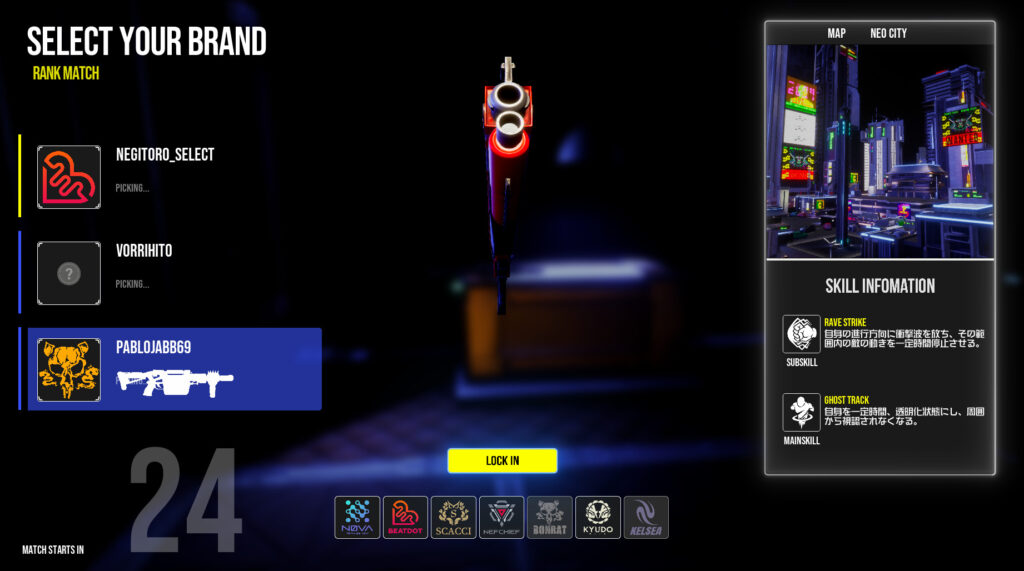Viewport: 1024px width, 571px height.
Task: Select the BONRAT skull brand
Action: [x=549, y=517]
